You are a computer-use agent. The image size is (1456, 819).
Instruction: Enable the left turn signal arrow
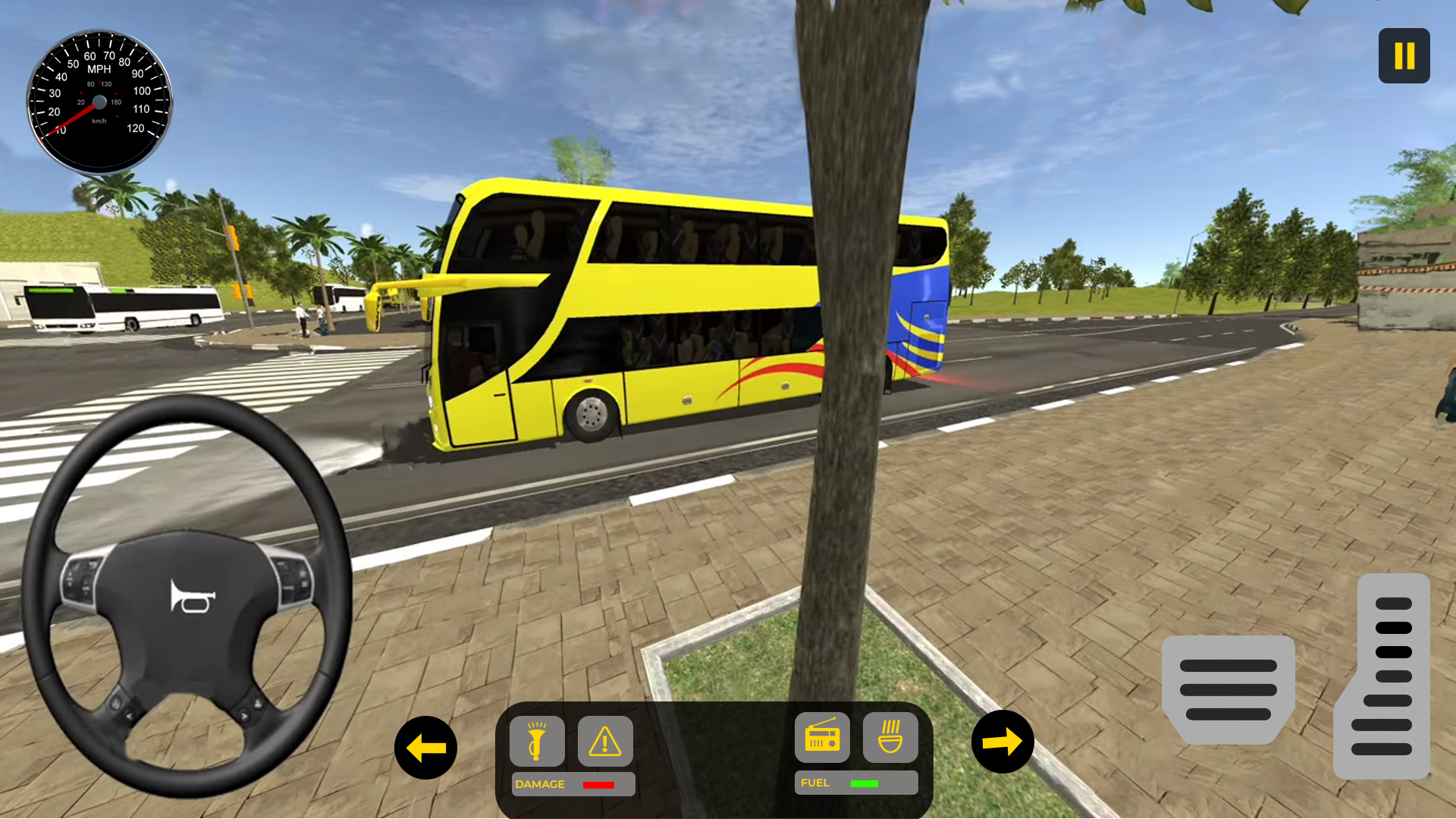point(425,747)
